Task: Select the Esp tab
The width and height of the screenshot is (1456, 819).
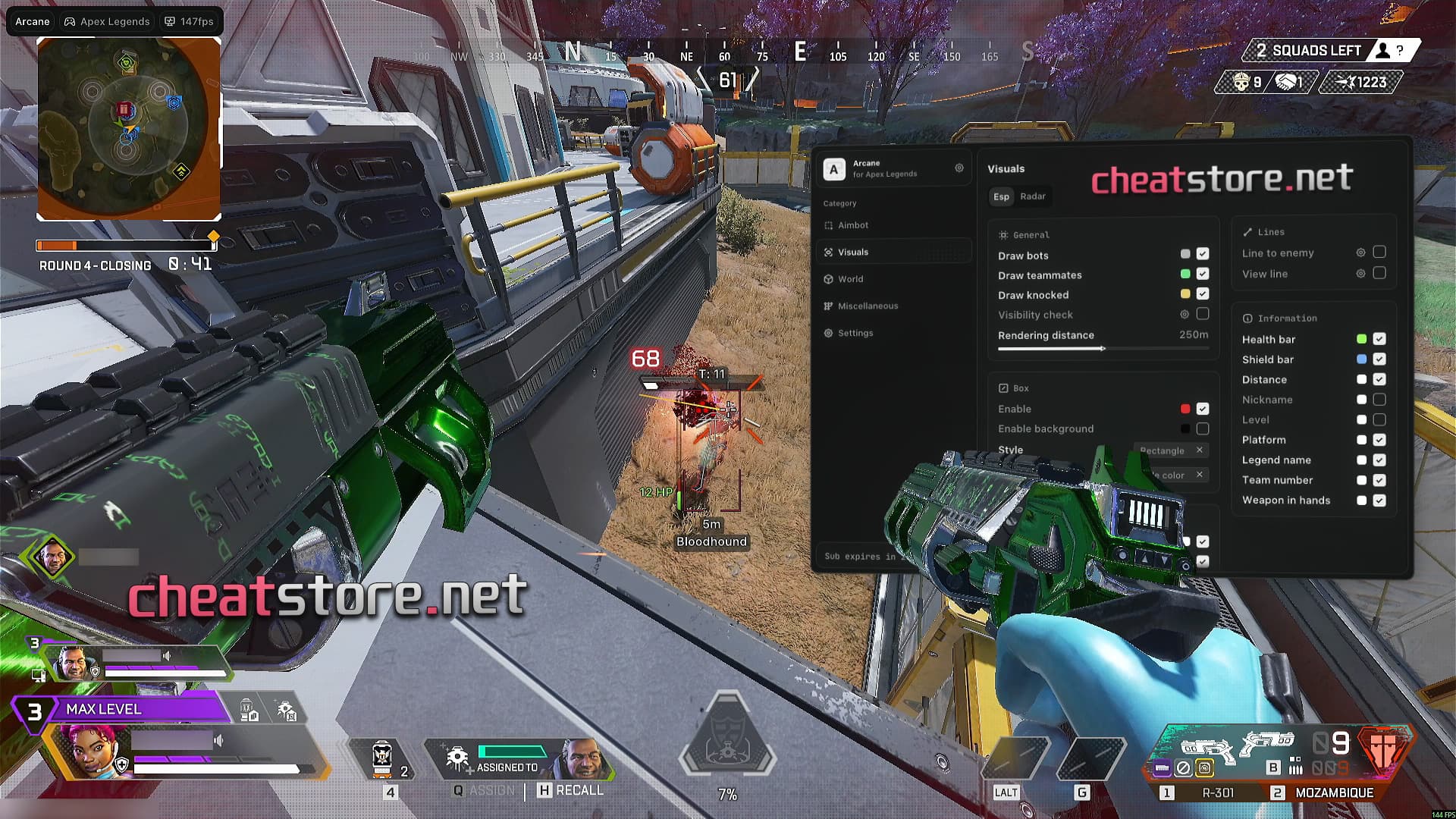Action: tap(1001, 196)
